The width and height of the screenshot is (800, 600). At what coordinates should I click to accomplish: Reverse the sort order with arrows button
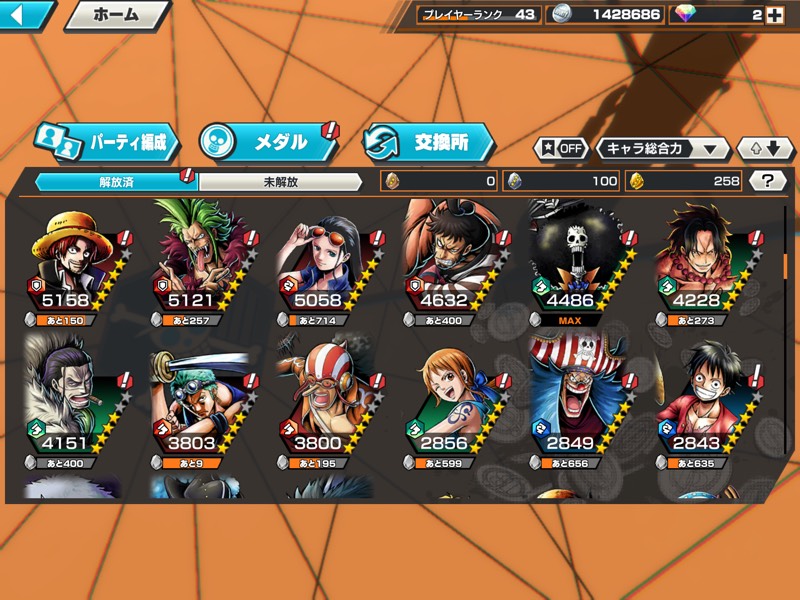pos(765,148)
